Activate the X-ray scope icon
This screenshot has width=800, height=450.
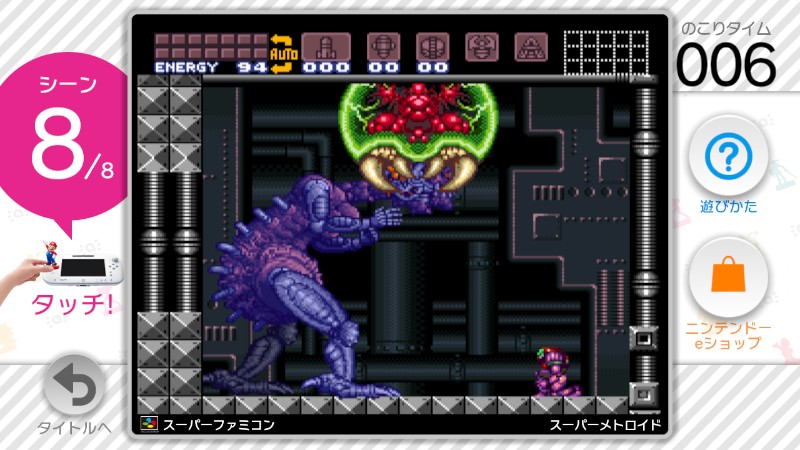[x=529, y=45]
